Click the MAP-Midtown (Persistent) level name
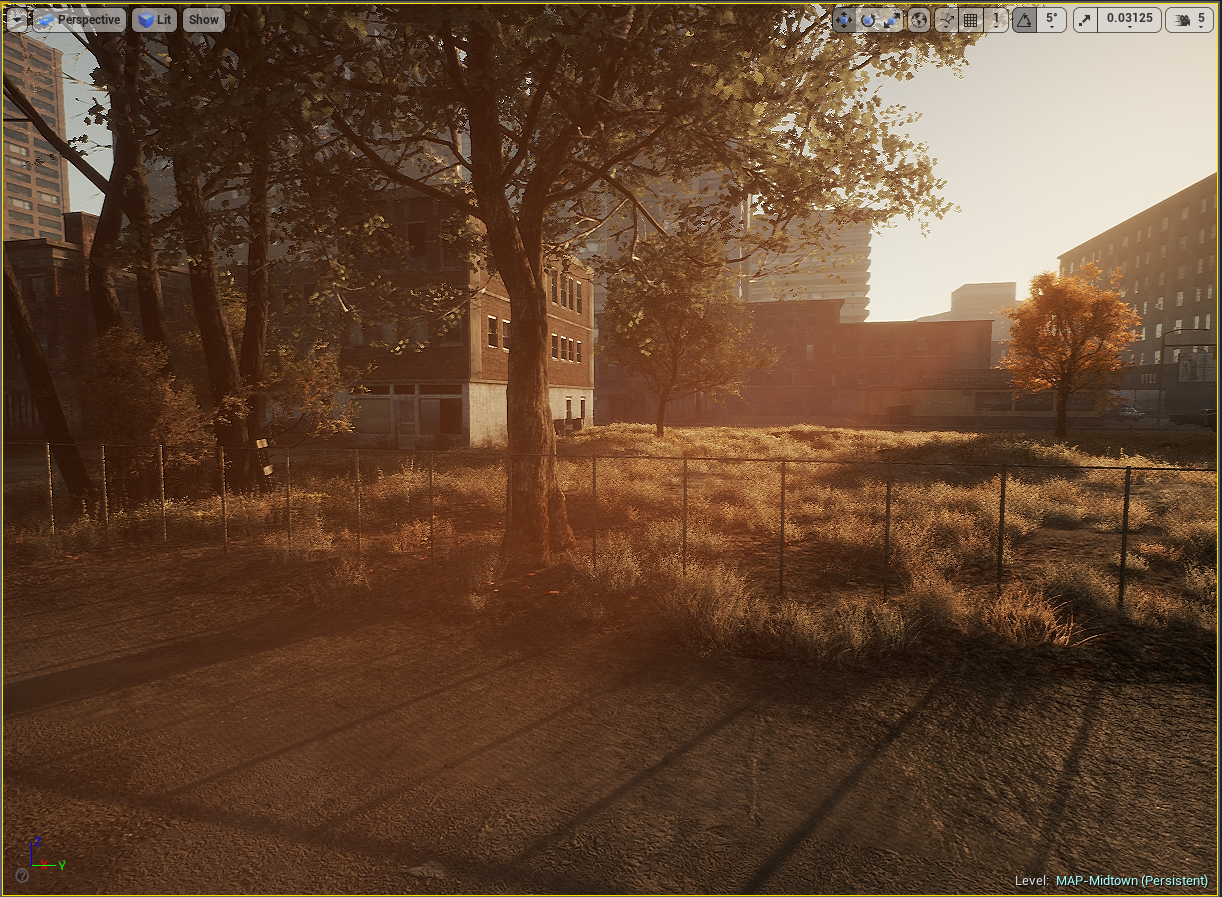Image resolution: width=1222 pixels, height=897 pixels. [1131, 881]
